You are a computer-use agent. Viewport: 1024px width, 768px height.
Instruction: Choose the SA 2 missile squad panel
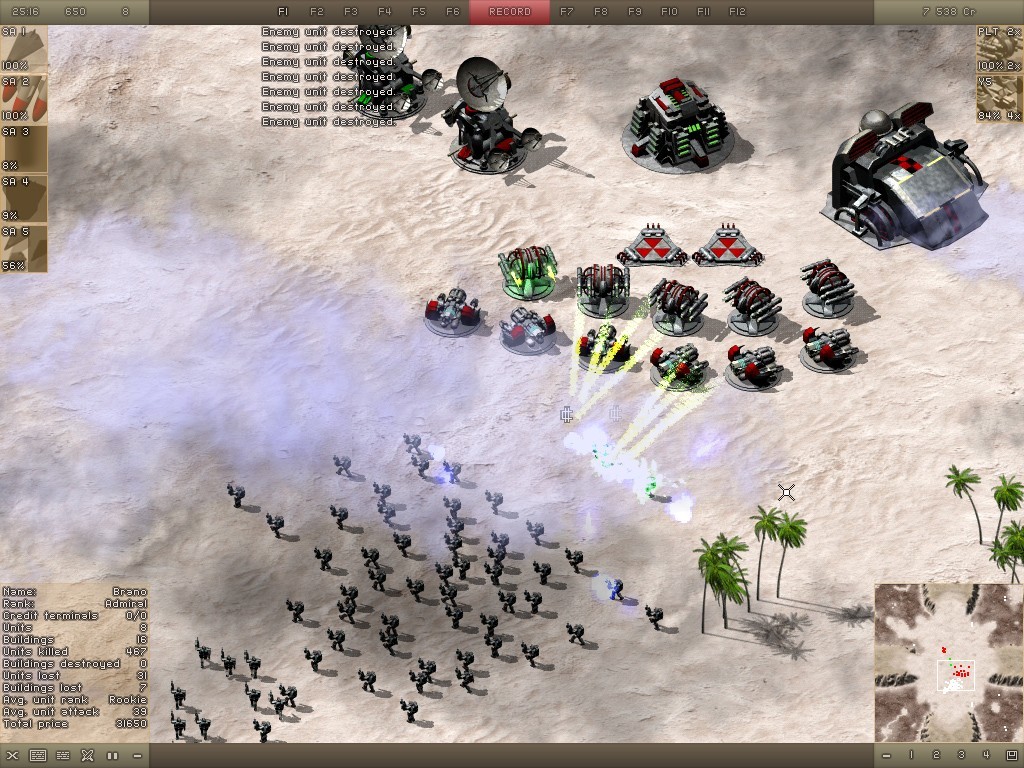(23, 99)
